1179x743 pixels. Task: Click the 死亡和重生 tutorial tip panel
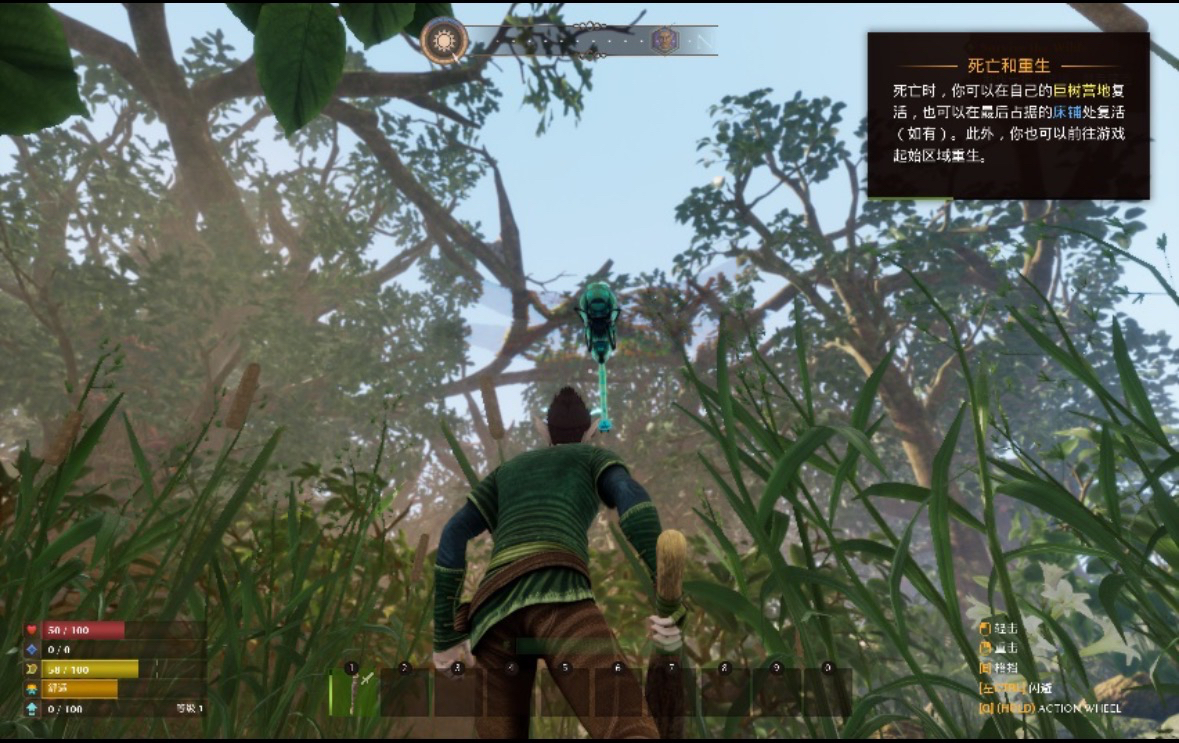[1008, 115]
